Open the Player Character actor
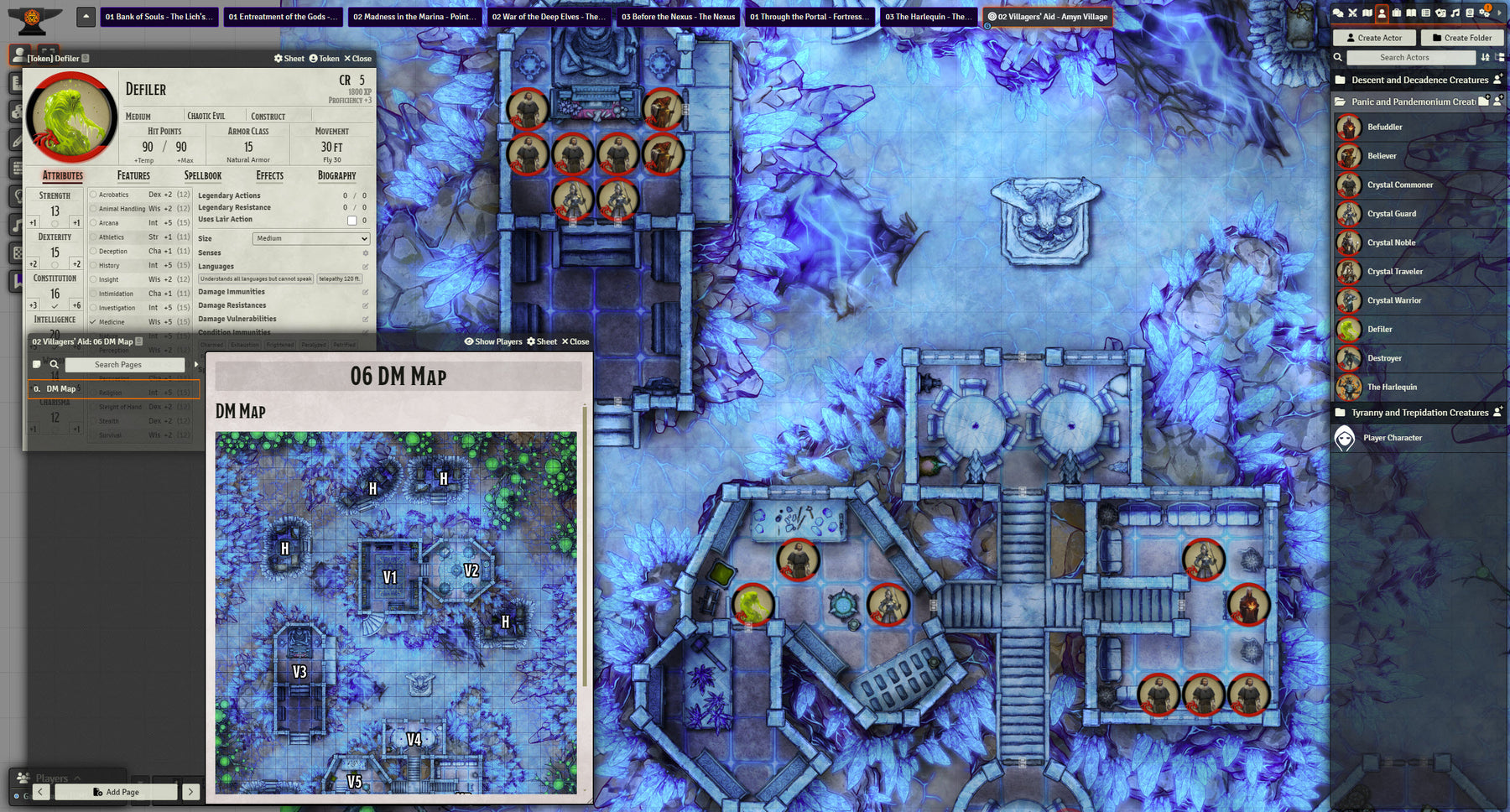The width and height of the screenshot is (1510, 812). pyautogui.click(x=1392, y=438)
